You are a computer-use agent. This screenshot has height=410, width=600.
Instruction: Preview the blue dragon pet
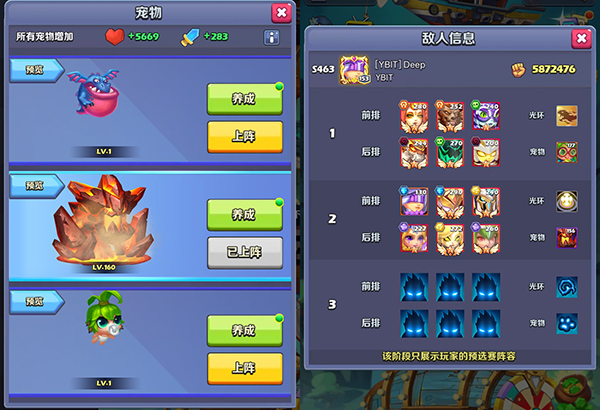point(35,70)
